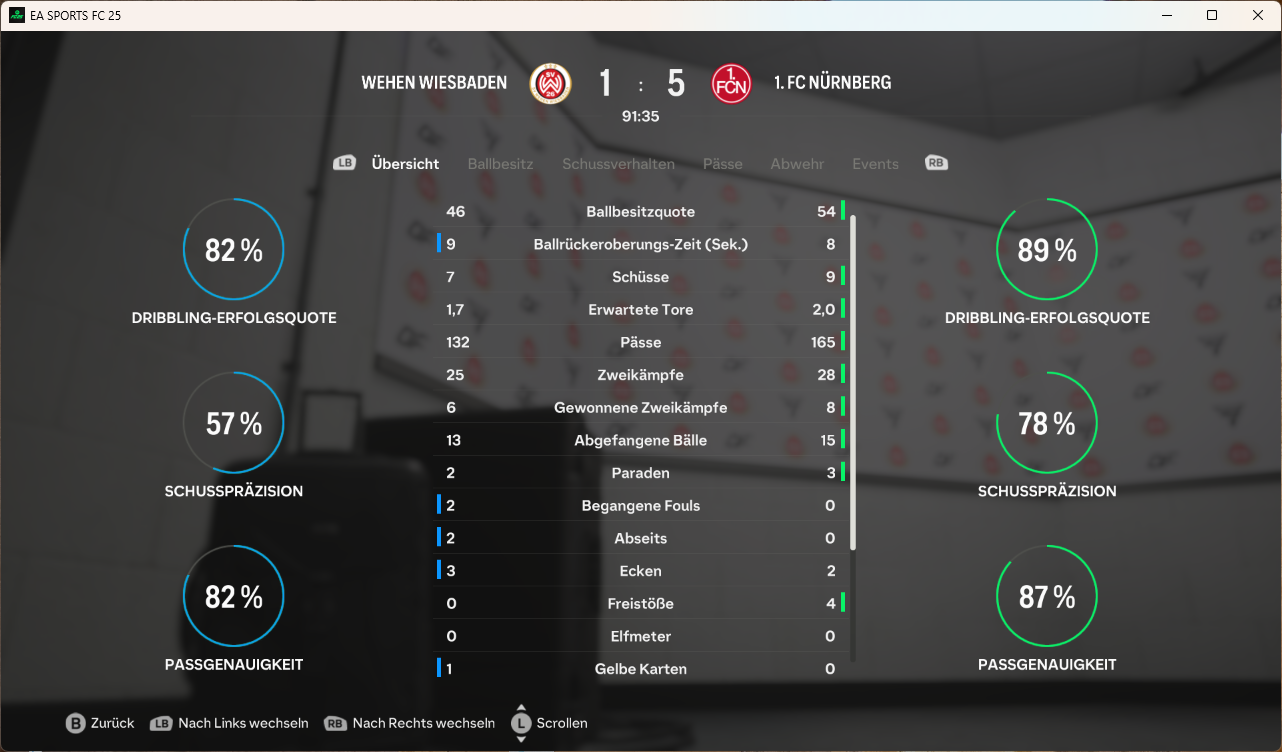The width and height of the screenshot is (1282, 752).
Task: View the Events tab
Action: pos(875,164)
